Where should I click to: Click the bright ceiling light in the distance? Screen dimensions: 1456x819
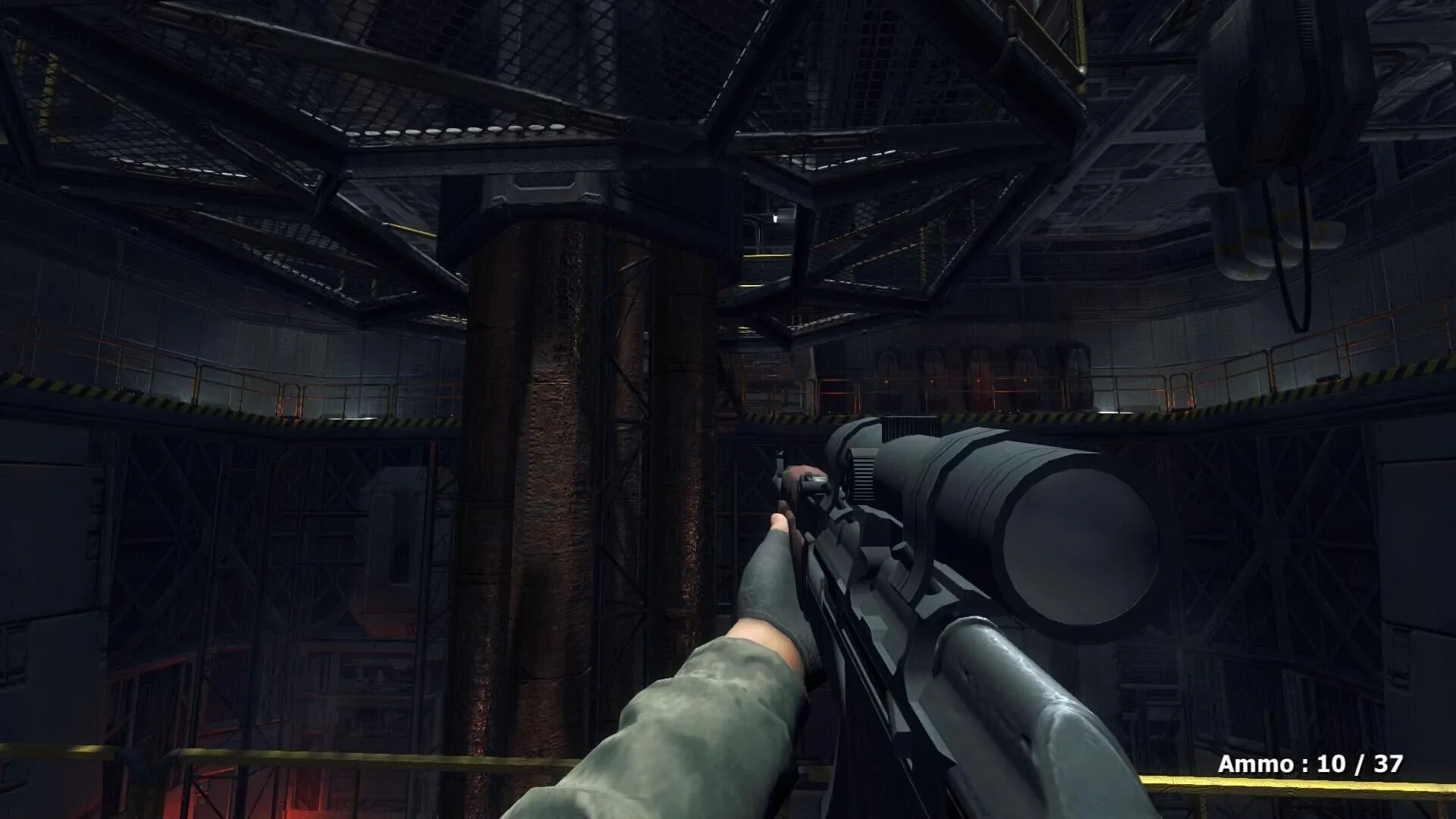[777, 218]
